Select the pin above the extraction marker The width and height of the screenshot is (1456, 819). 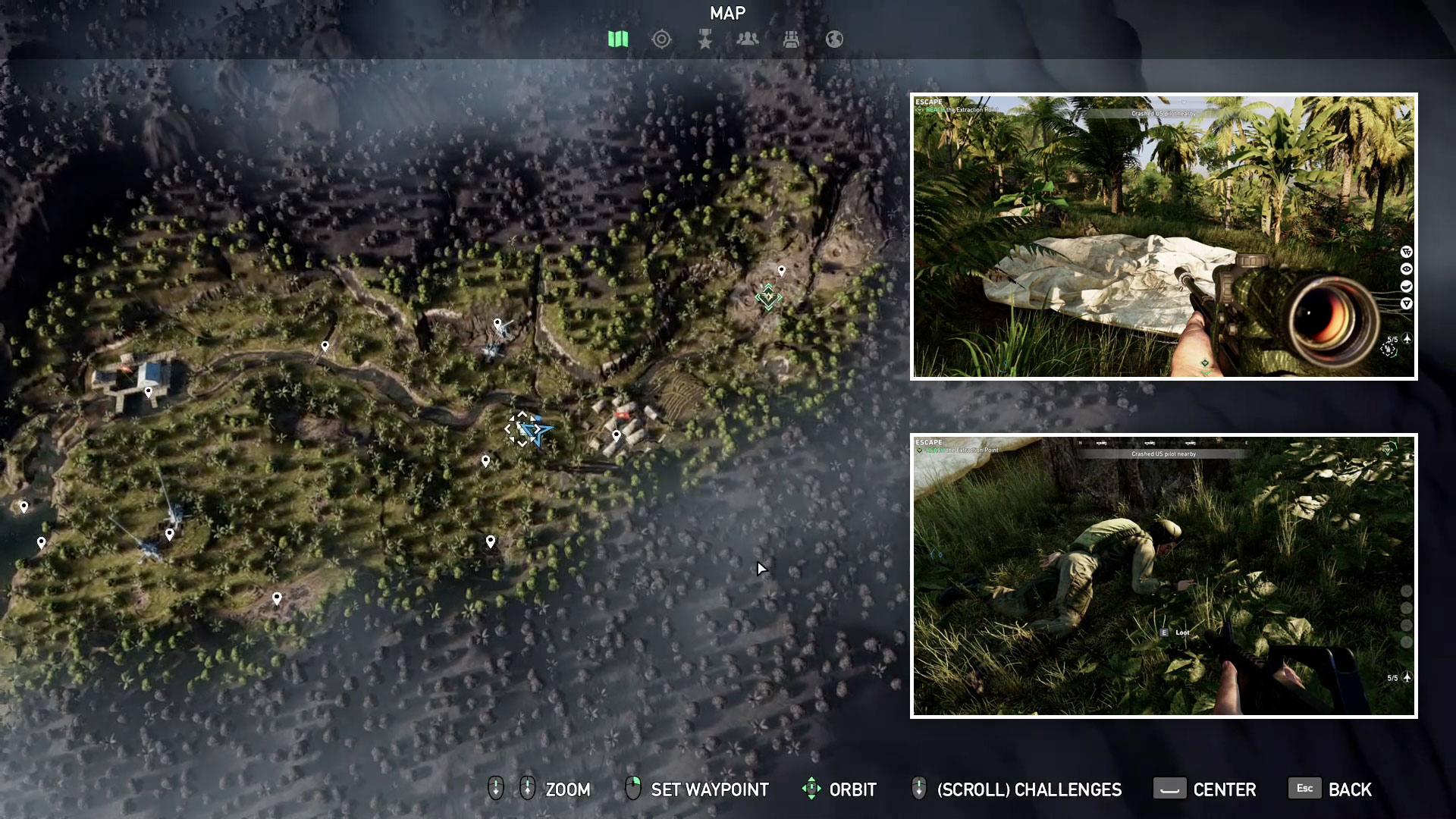click(x=781, y=270)
